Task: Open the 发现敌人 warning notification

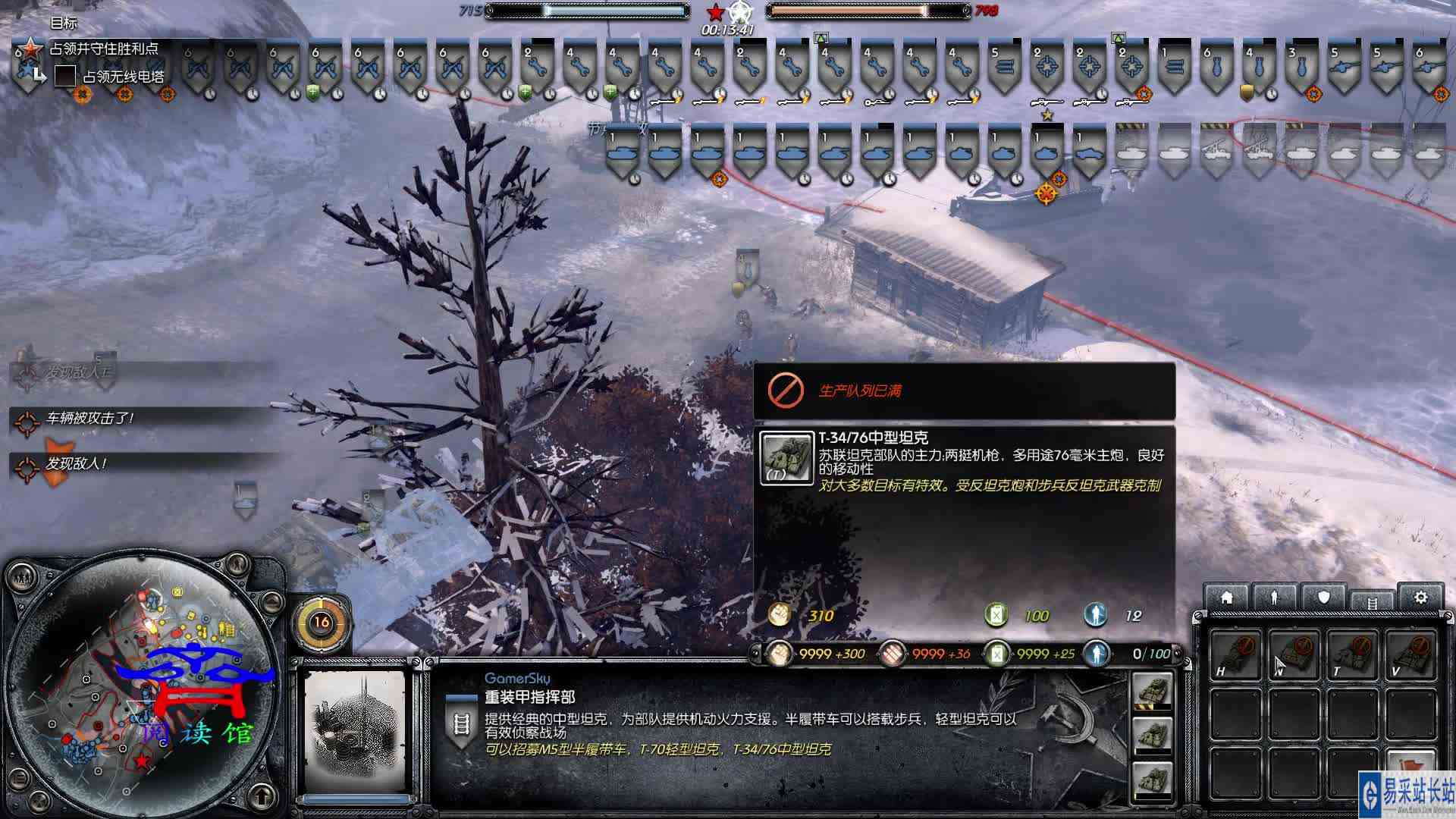Action: coord(76,465)
